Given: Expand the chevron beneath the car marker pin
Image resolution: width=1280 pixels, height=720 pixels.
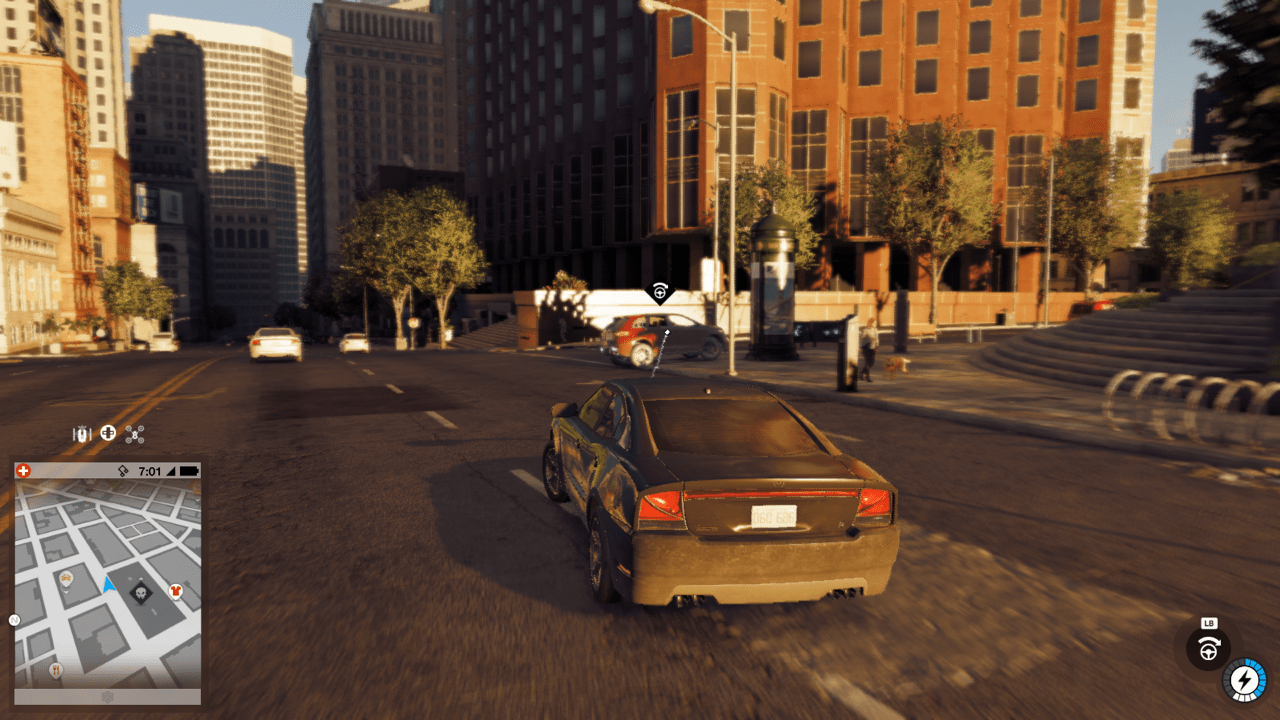Looking at the screenshot, I should tap(66, 593).
